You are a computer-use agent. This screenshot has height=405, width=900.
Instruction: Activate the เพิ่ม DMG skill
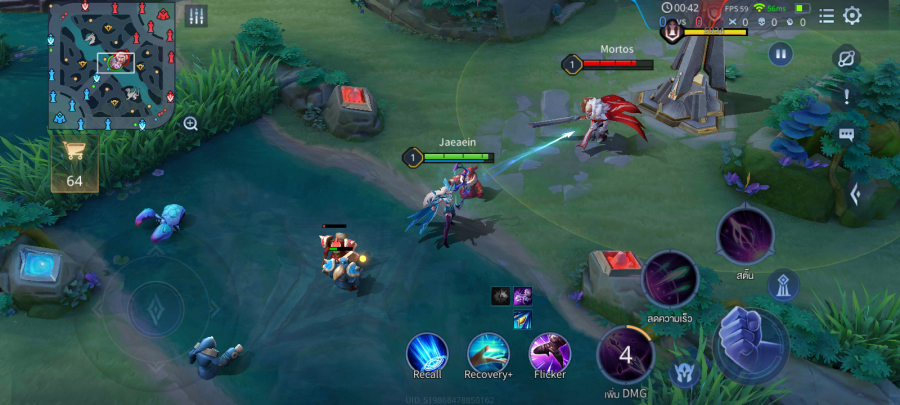(x=626, y=354)
